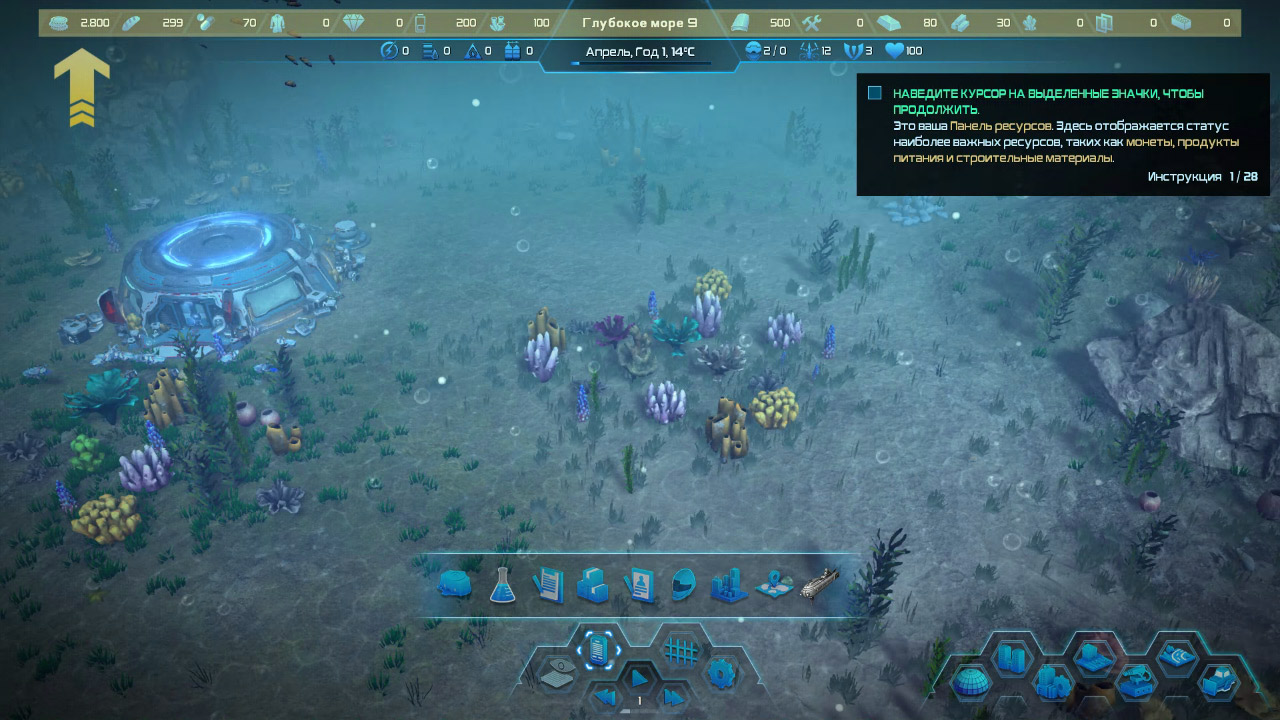1280x720 pixels.
Task: Speed up game with fast-forward arrows
Action: (675, 697)
